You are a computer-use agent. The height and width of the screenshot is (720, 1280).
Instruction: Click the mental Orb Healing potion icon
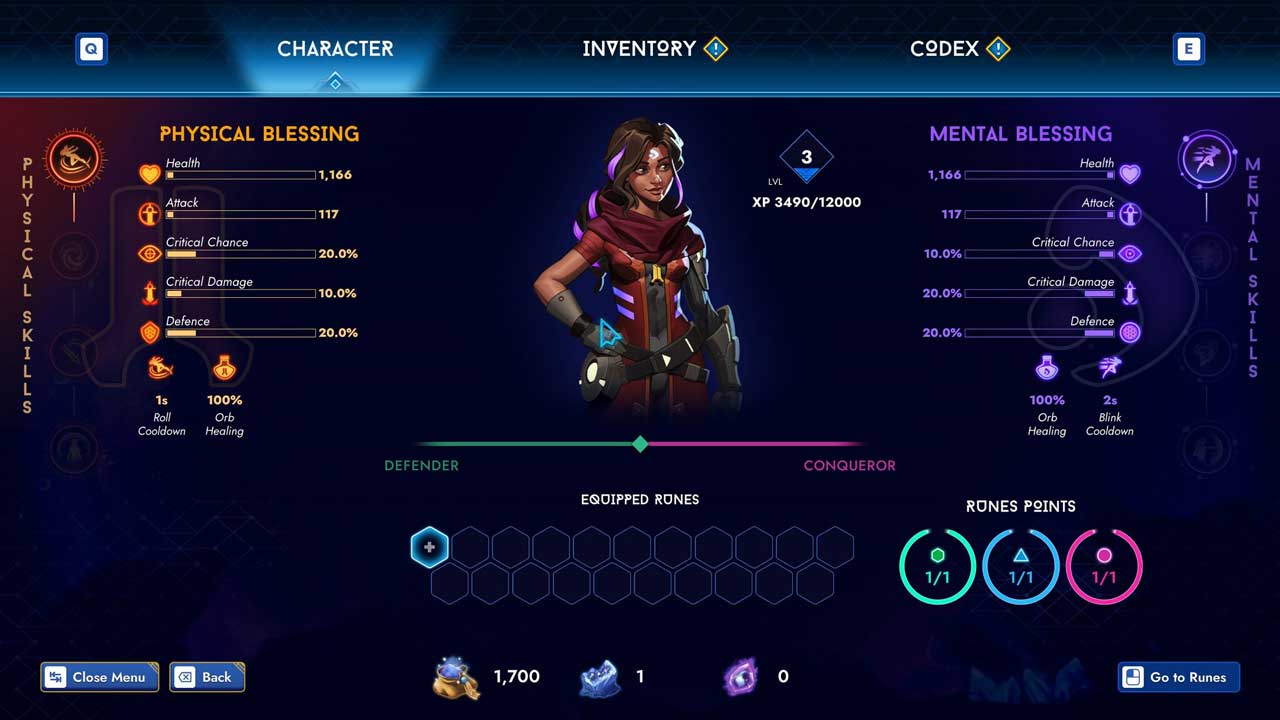click(1047, 369)
